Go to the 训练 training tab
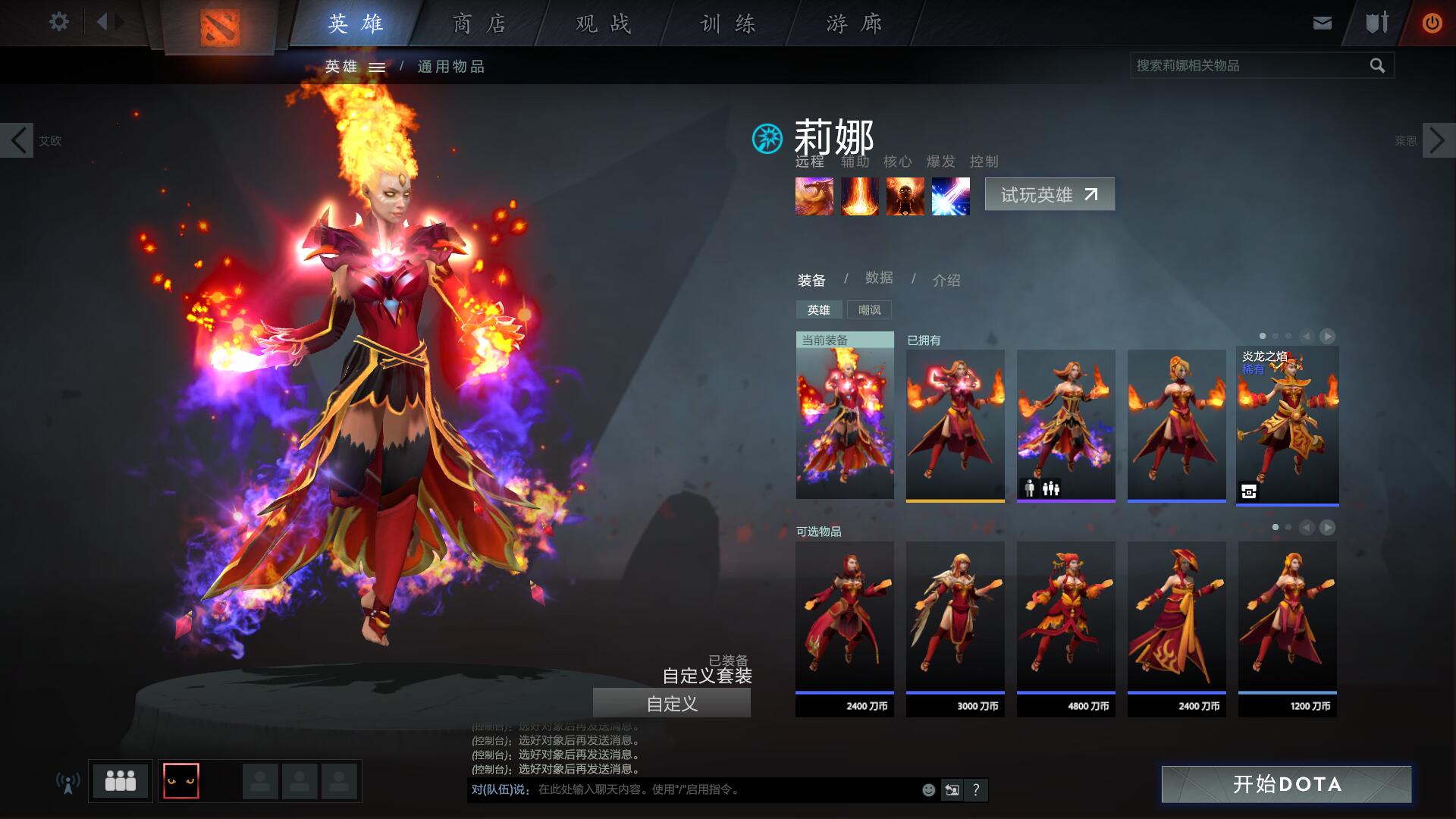 728,24
